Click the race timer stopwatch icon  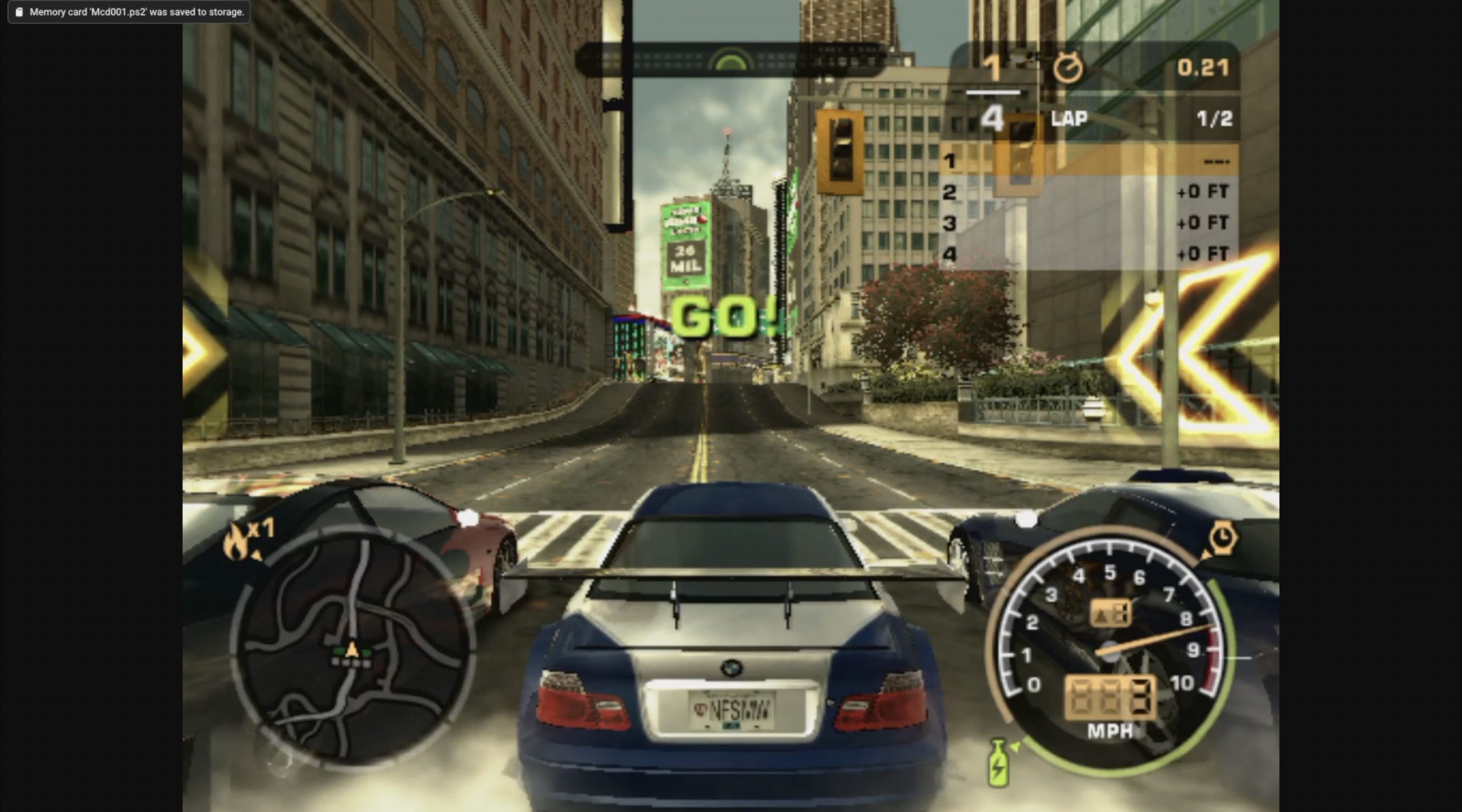[1067, 69]
